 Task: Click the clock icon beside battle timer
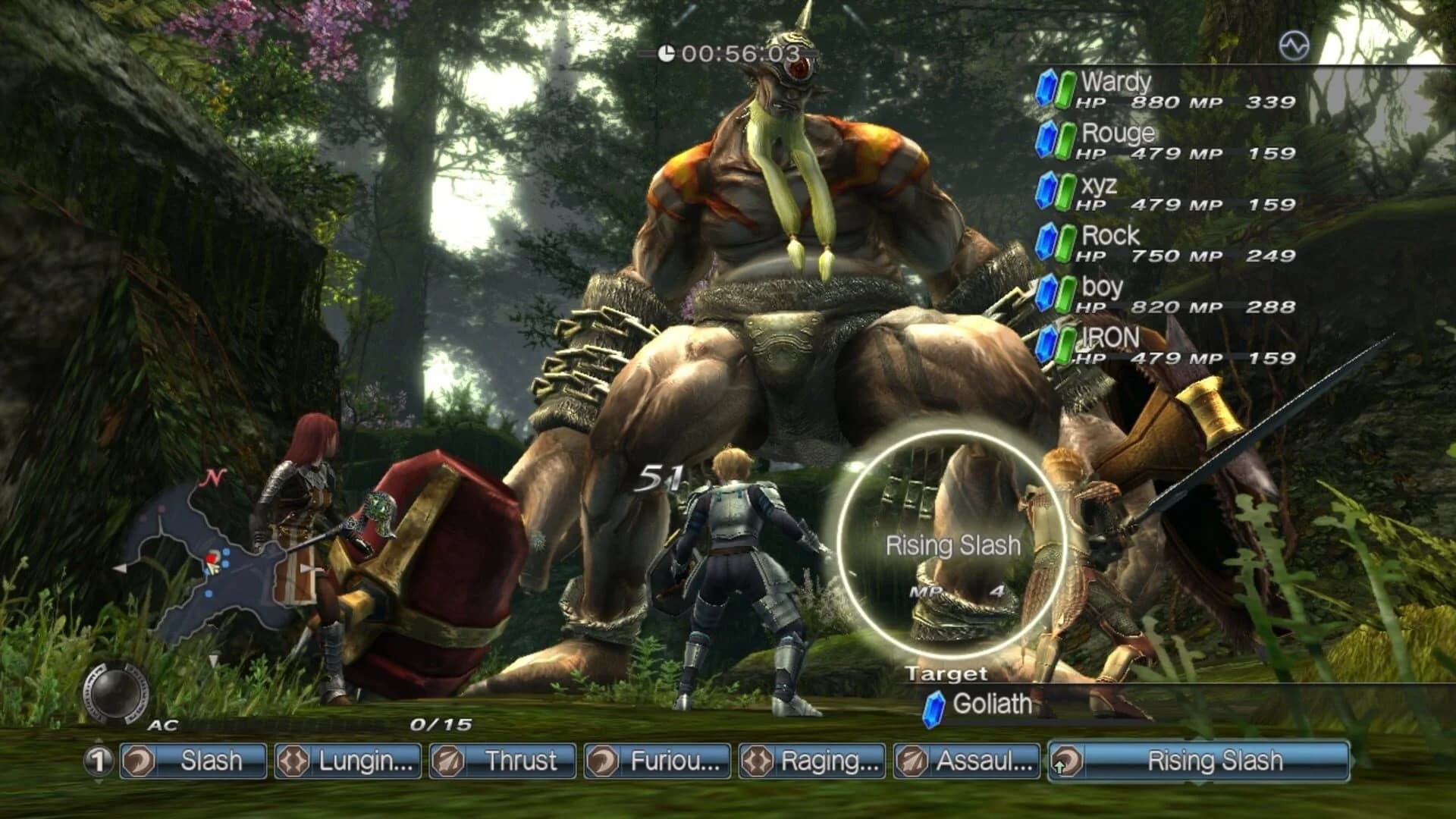[x=667, y=53]
